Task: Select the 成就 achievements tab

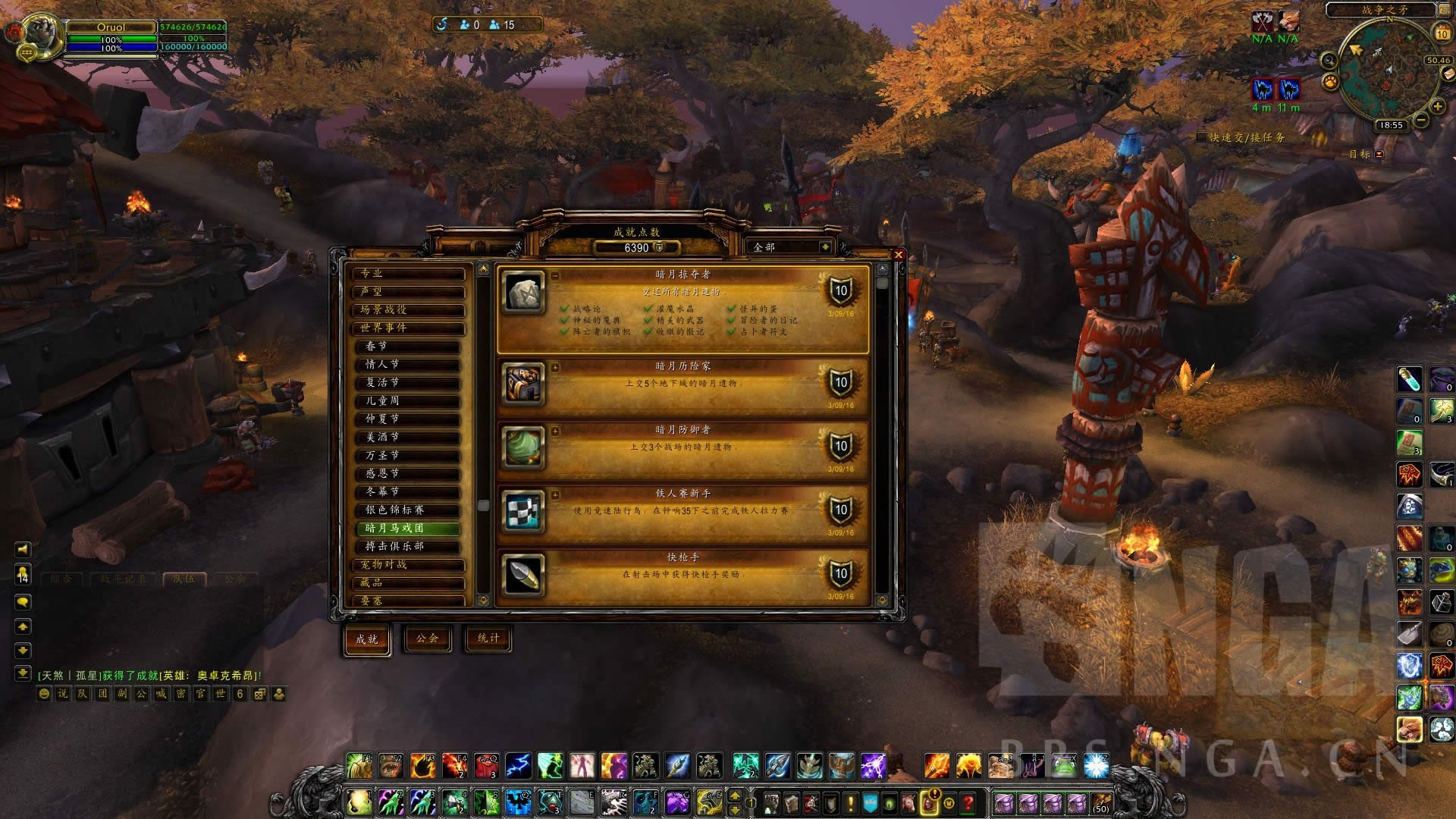Action: point(367,639)
